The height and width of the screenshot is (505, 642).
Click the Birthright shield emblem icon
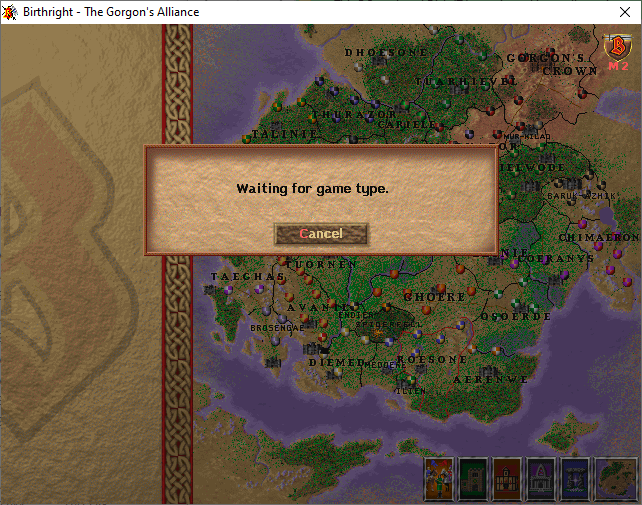[x=617, y=46]
